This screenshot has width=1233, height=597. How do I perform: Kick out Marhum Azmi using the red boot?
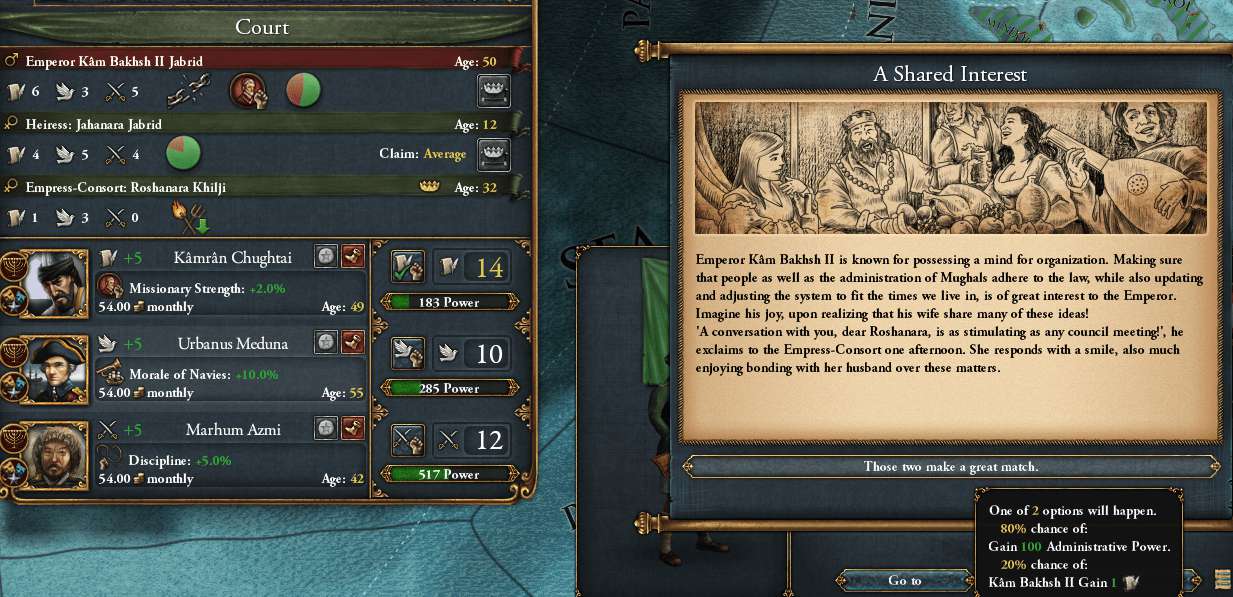353,429
